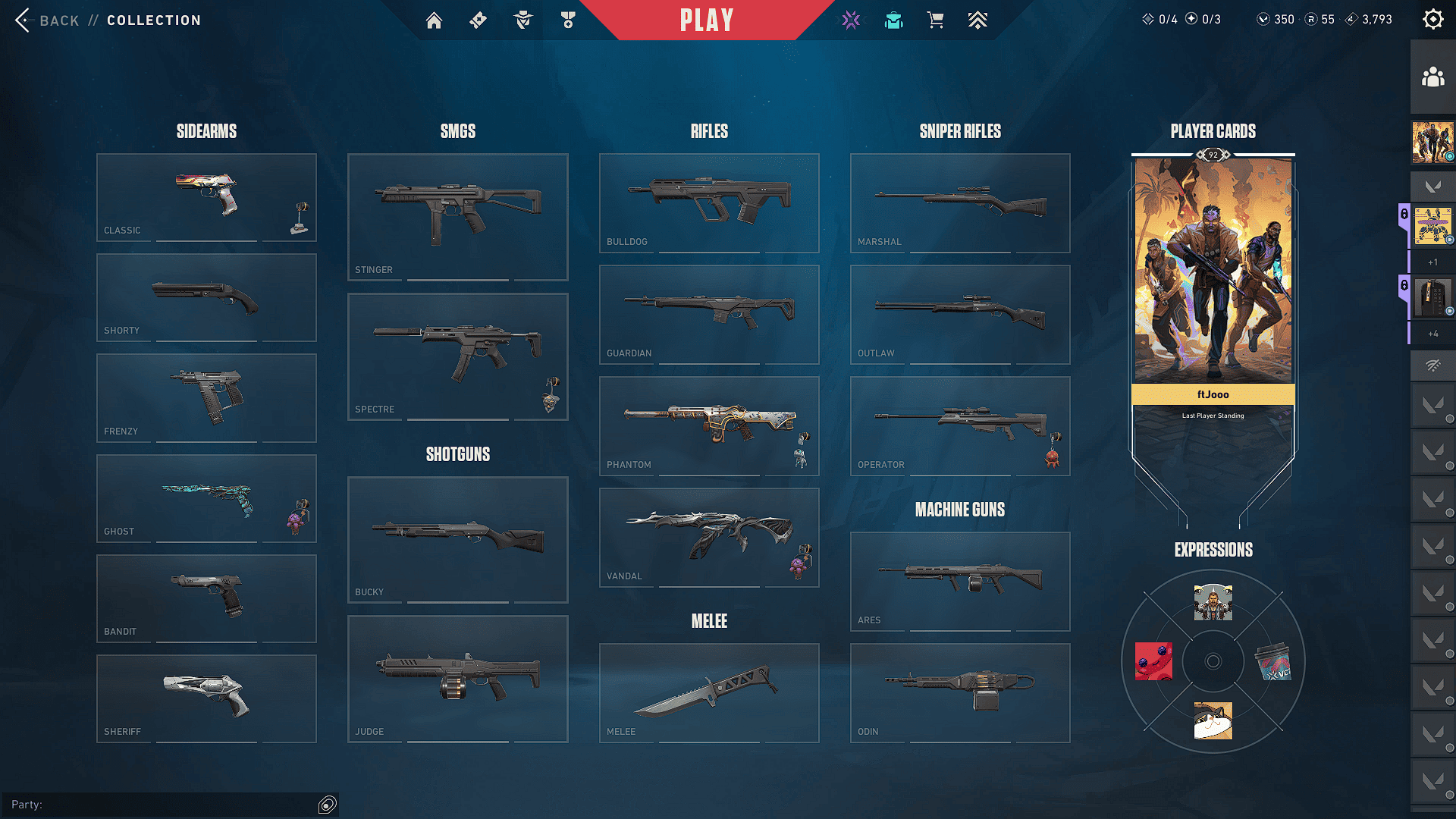1456x819 pixels.
Task: Select the Classic sidearm slot
Action: [x=206, y=197]
